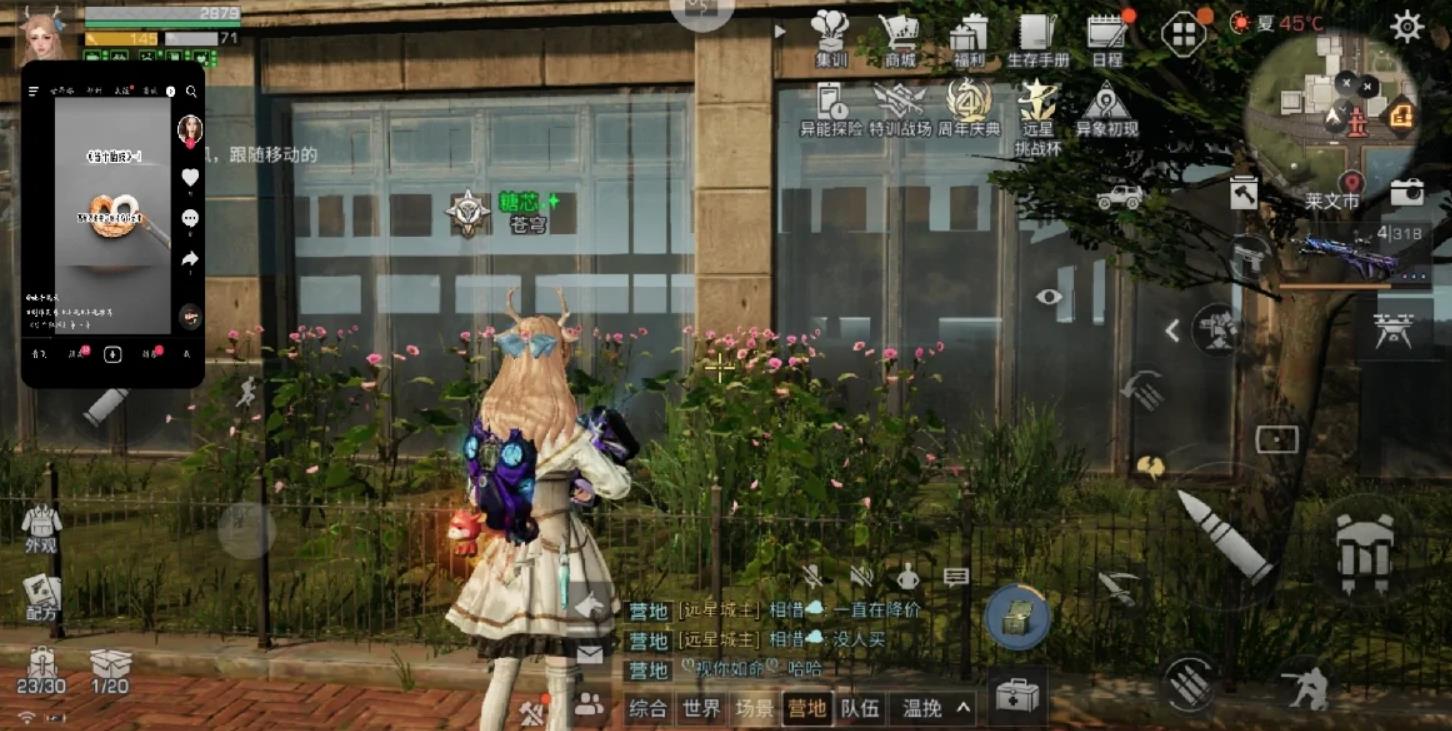Open the 生存手册 survival handbook
Screen dimensions: 1452x731
(1037, 37)
